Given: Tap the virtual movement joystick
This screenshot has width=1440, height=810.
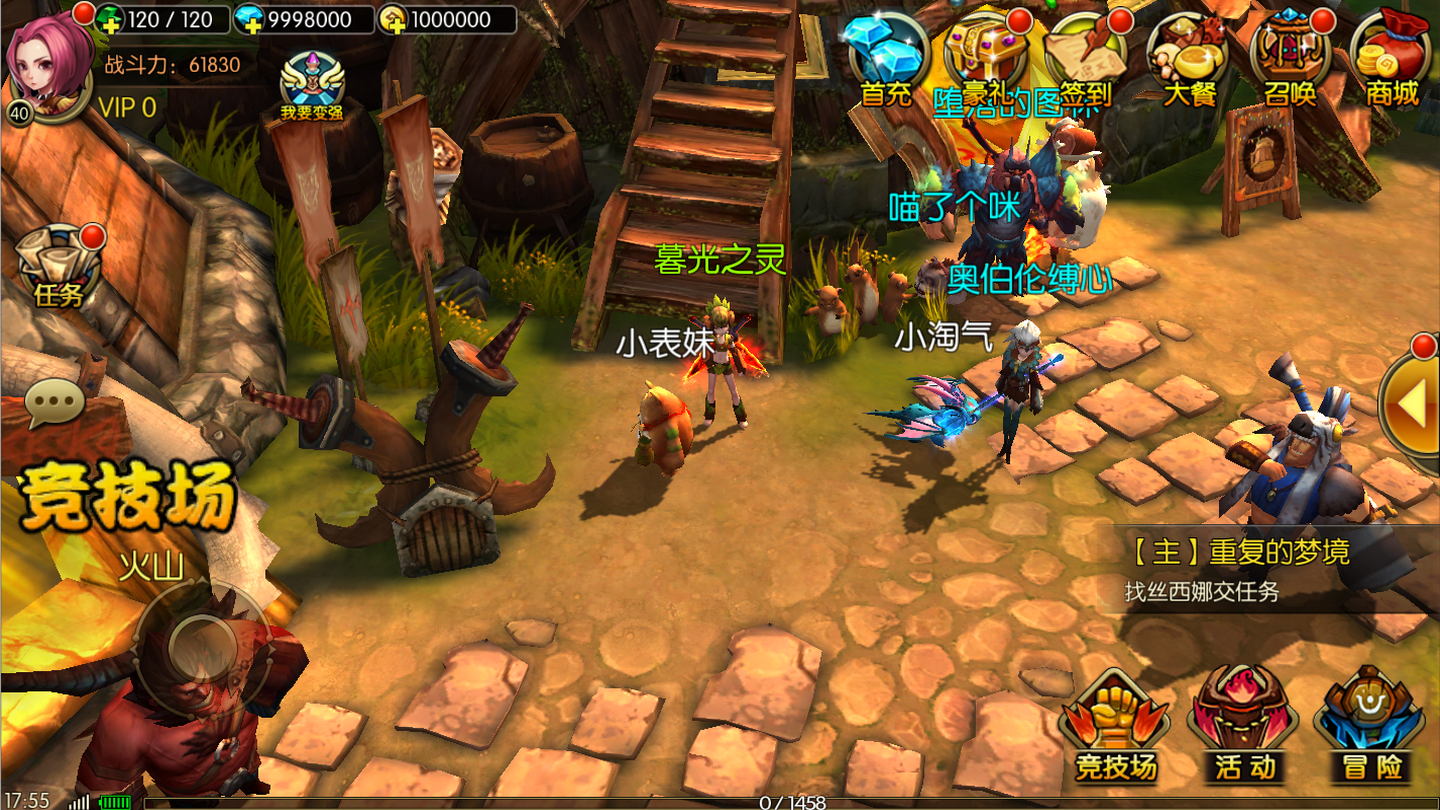Looking at the screenshot, I should [x=203, y=647].
